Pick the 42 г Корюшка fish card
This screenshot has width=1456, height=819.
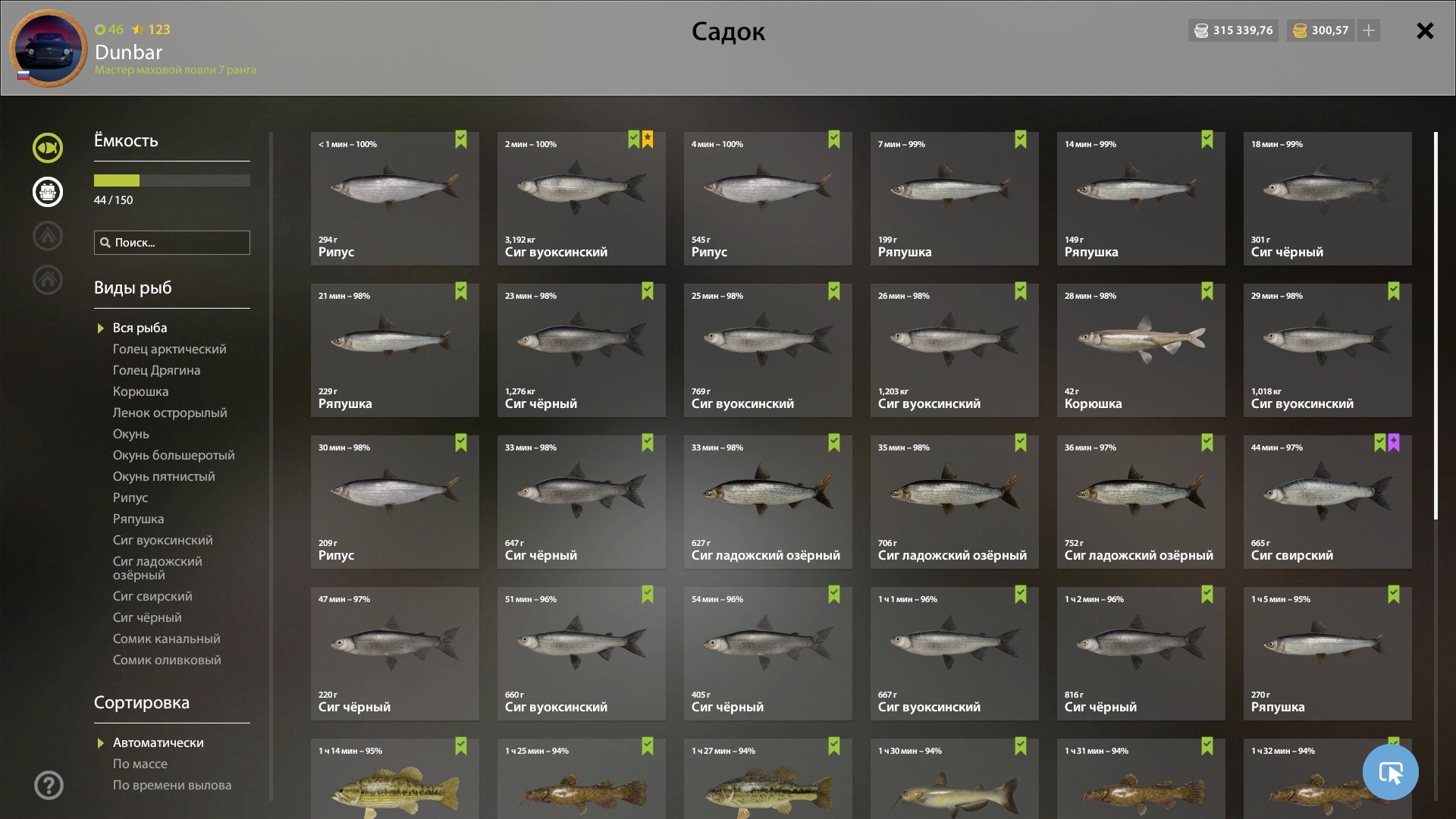click(x=1141, y=350)
